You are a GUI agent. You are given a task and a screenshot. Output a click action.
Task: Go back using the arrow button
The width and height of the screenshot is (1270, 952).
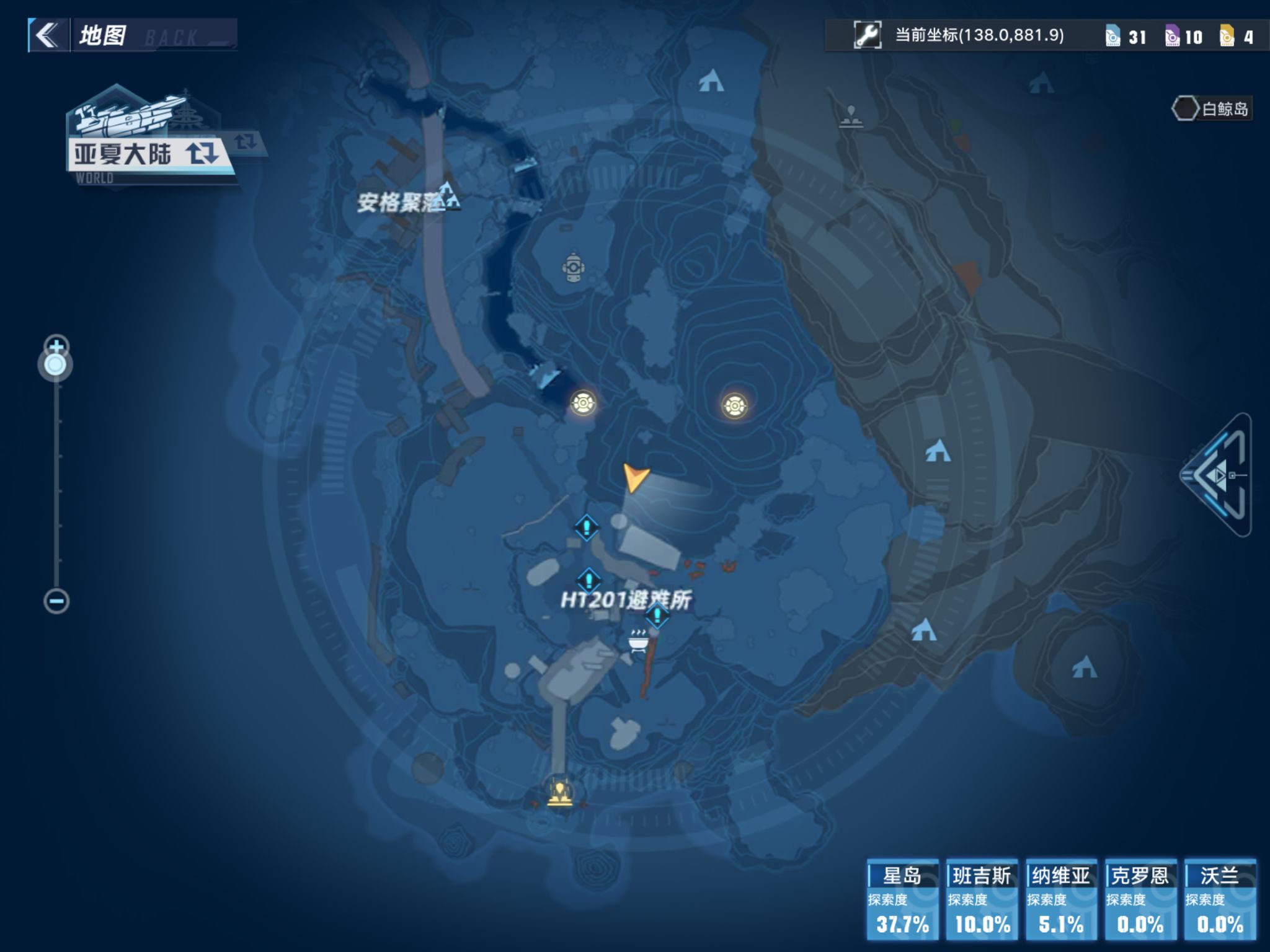(48, 35)
